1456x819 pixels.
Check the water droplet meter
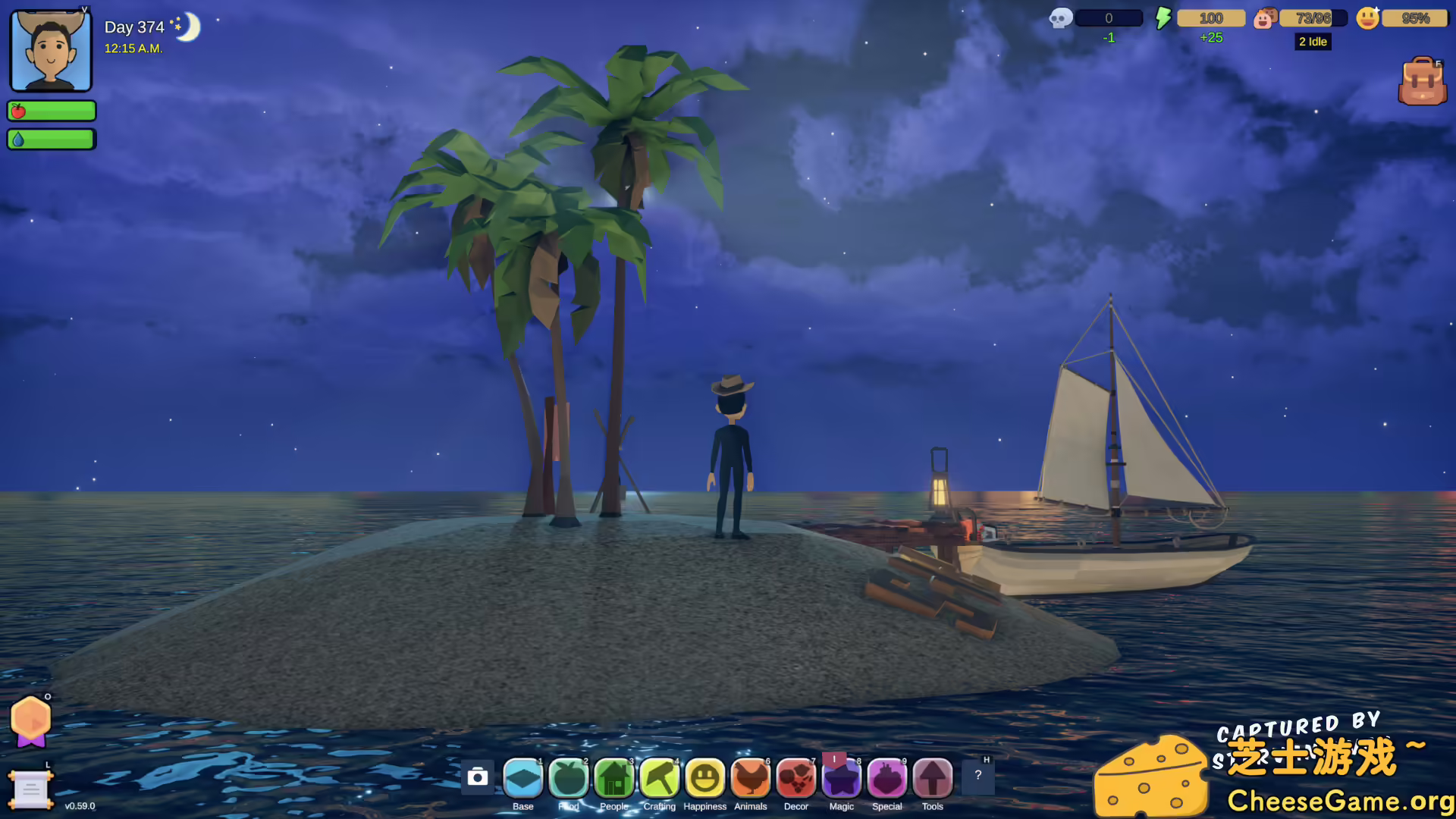point(51,138)
